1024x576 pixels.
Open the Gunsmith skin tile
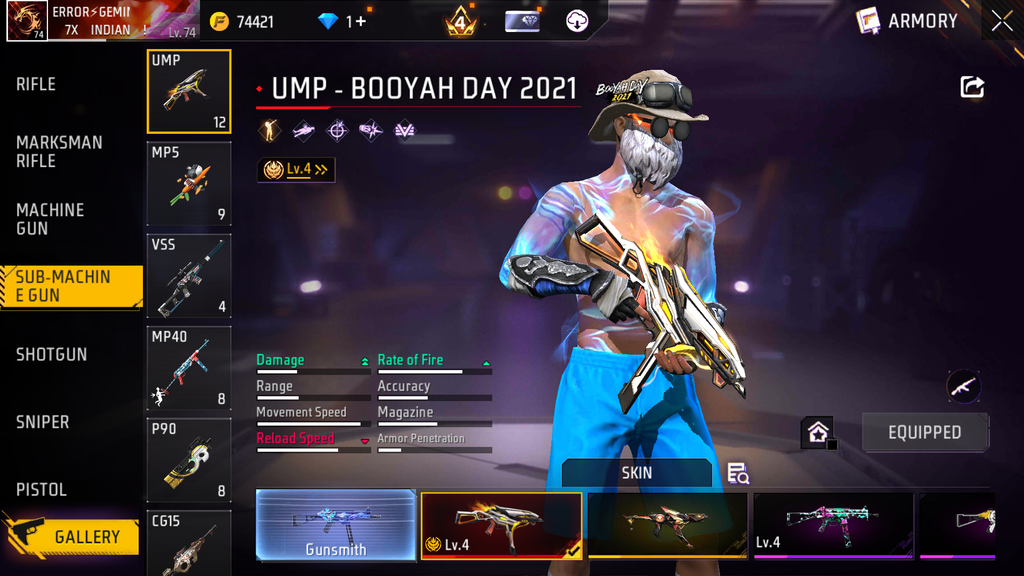click(x=336, y=524)
